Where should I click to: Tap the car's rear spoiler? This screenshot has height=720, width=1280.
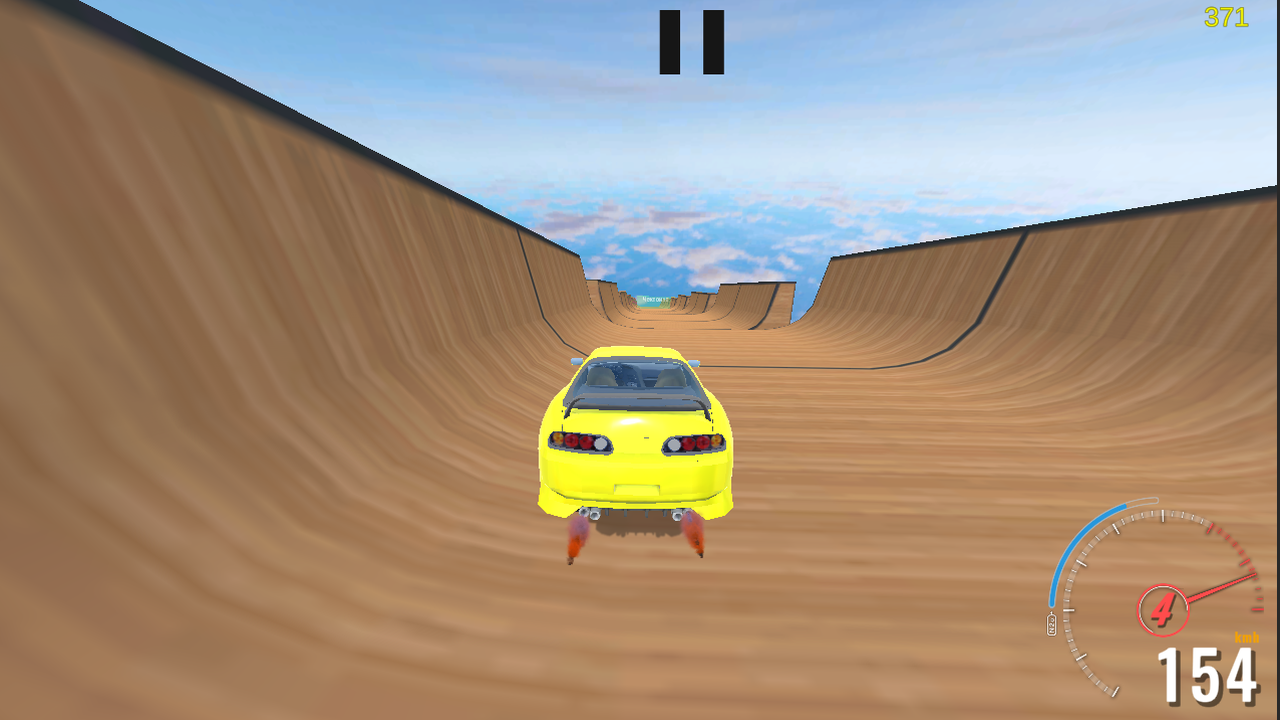pyautogui.click(x=636, y=401)
